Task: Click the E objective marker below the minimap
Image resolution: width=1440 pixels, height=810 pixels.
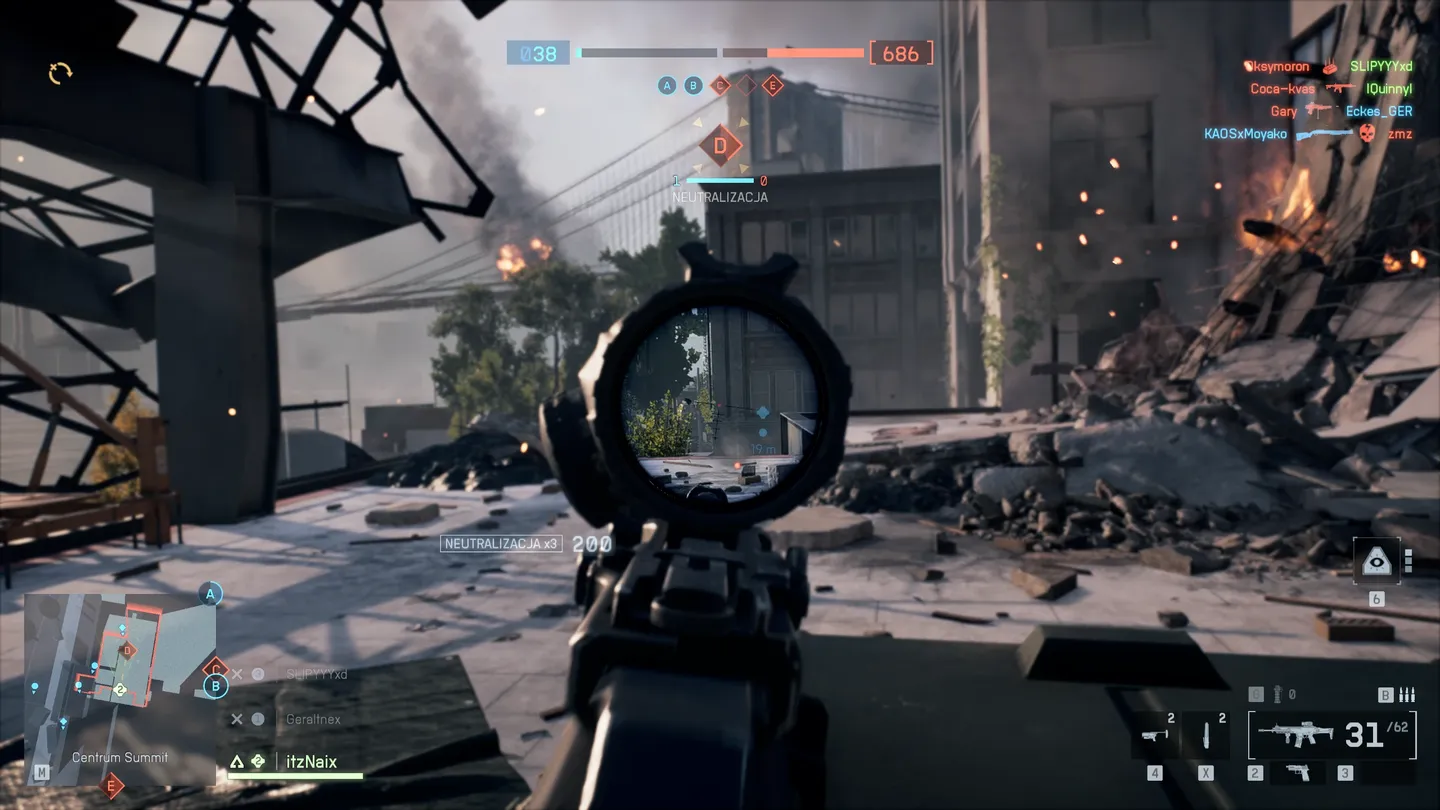Action: [x=113, y=786]
